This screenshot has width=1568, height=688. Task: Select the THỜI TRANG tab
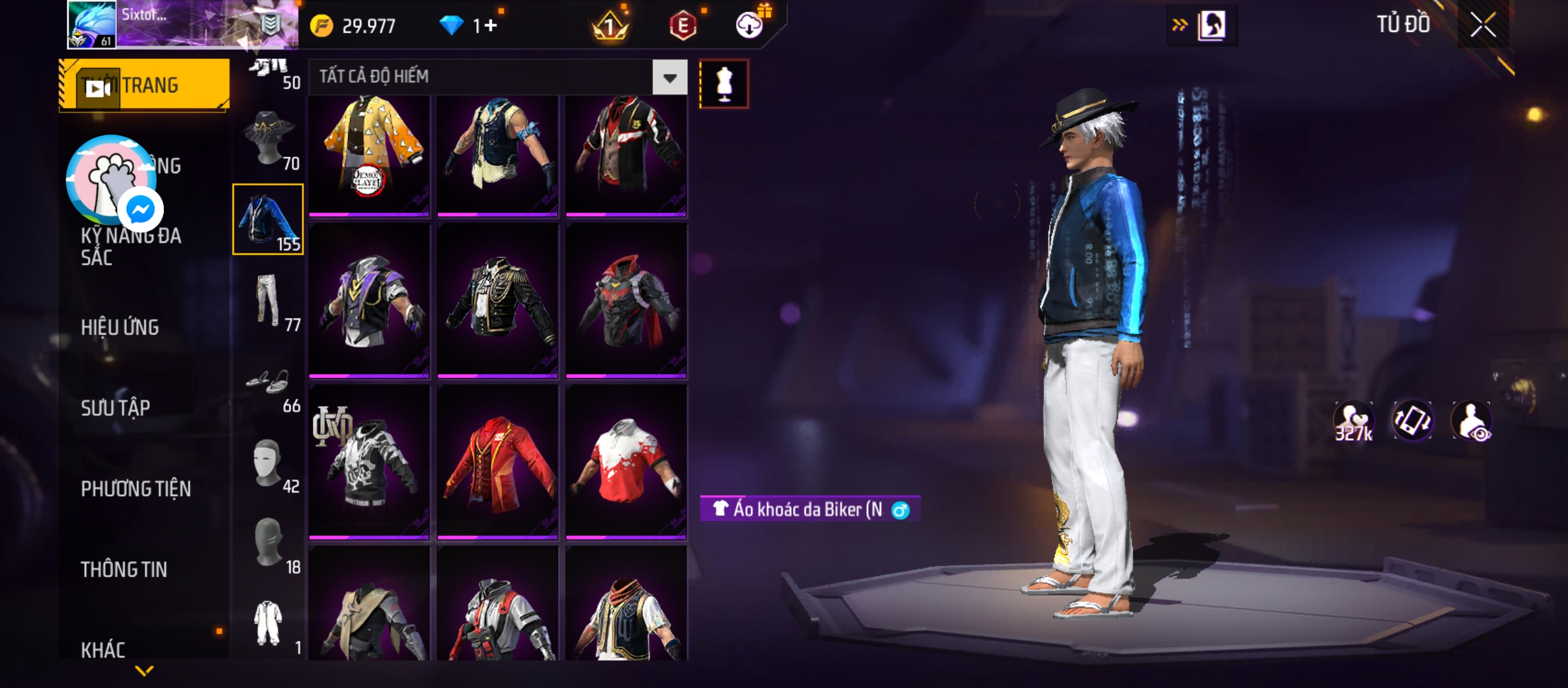point(145,85)
